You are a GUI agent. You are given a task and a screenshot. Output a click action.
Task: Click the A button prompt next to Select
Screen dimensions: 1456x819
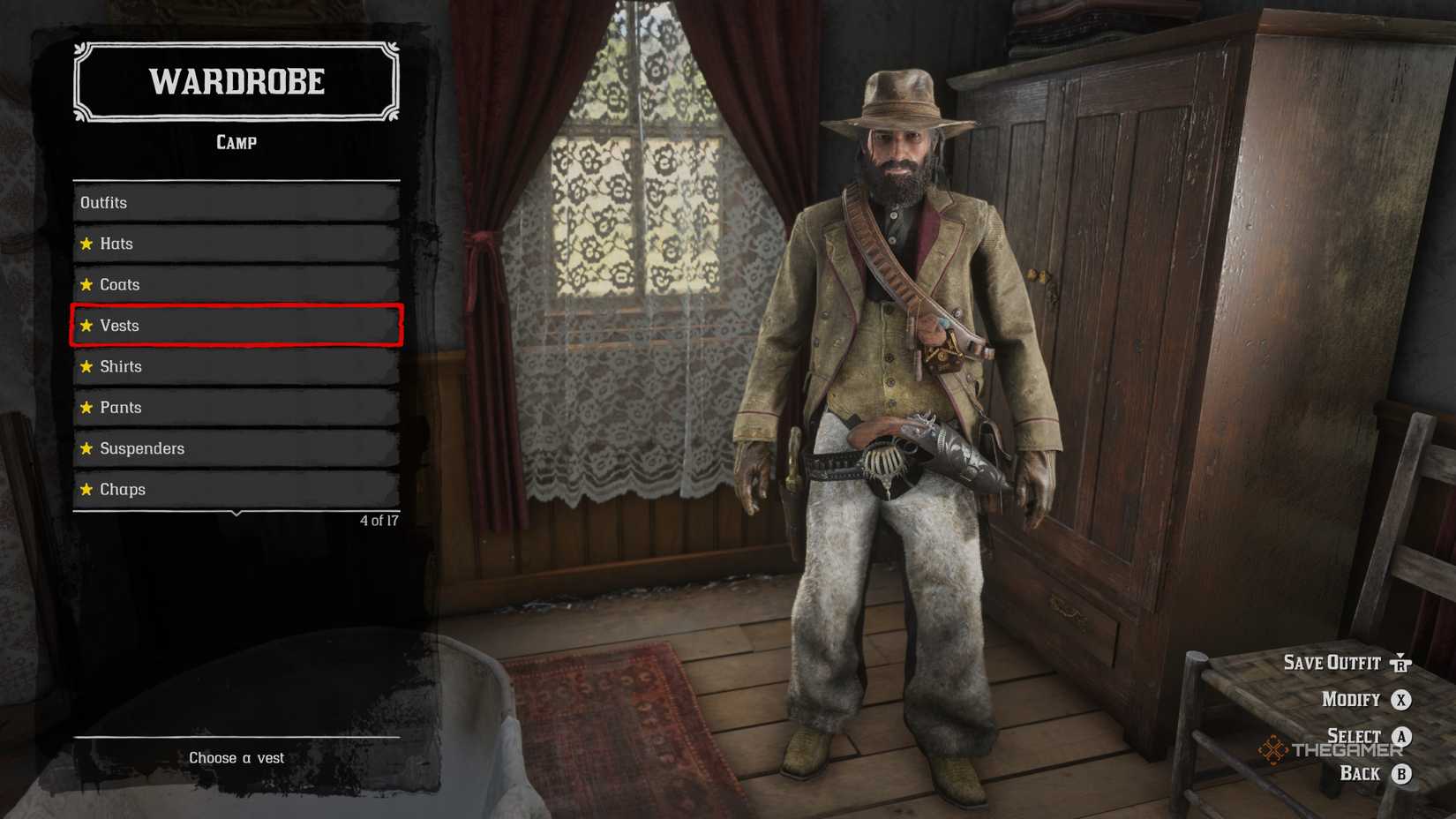click(x=1401, y=735)
